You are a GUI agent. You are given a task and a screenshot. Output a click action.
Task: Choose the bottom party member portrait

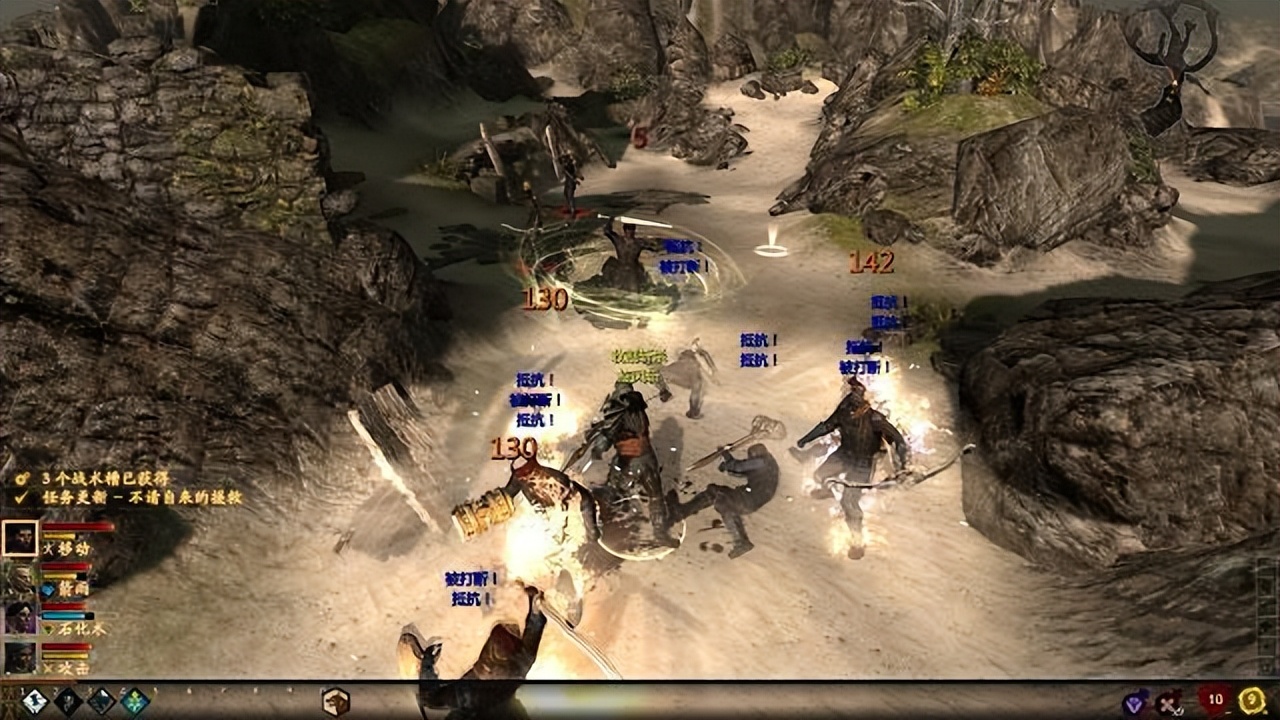pos(20,657)
